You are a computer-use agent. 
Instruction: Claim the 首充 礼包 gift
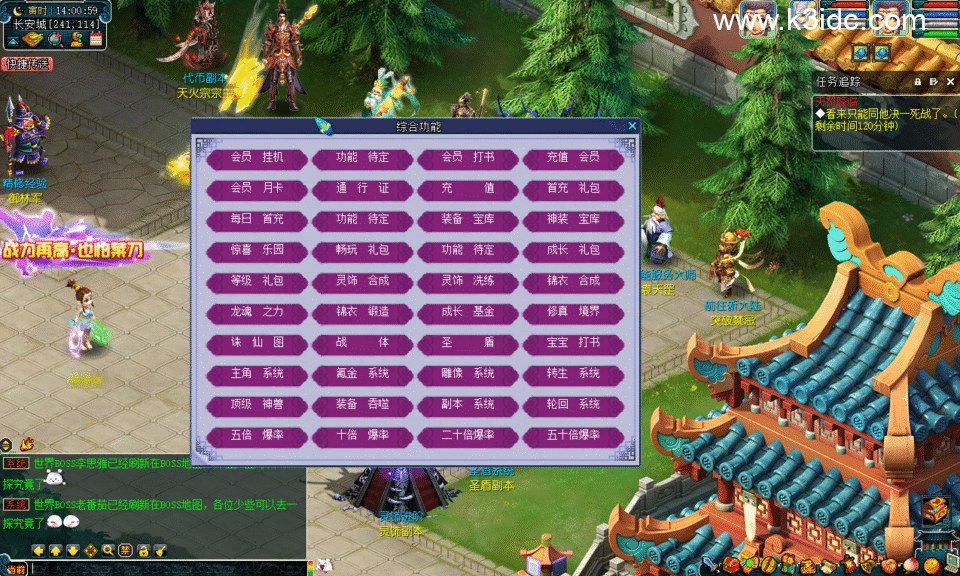[x=573, y=189]
